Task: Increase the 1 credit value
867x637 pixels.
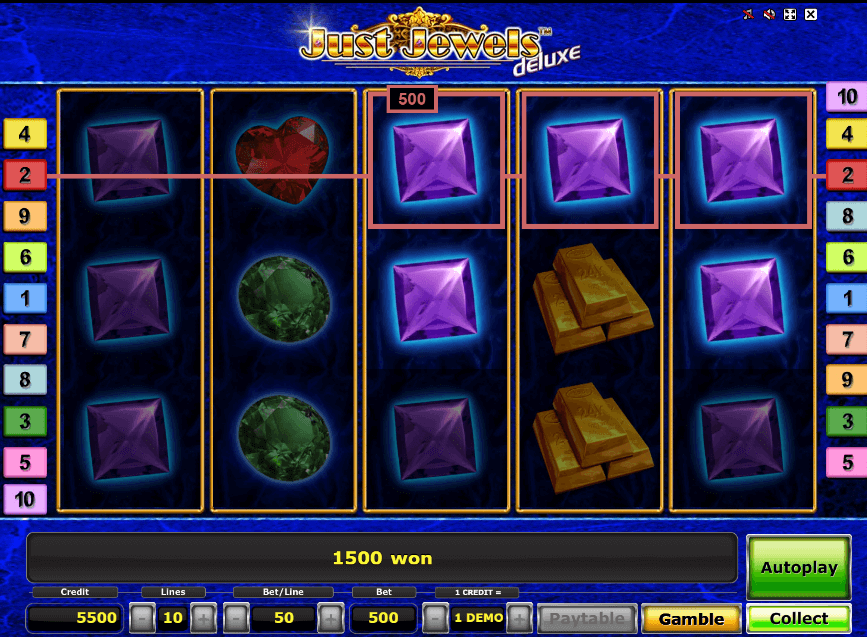Action: pyautogui.click(x=519, y=618)
